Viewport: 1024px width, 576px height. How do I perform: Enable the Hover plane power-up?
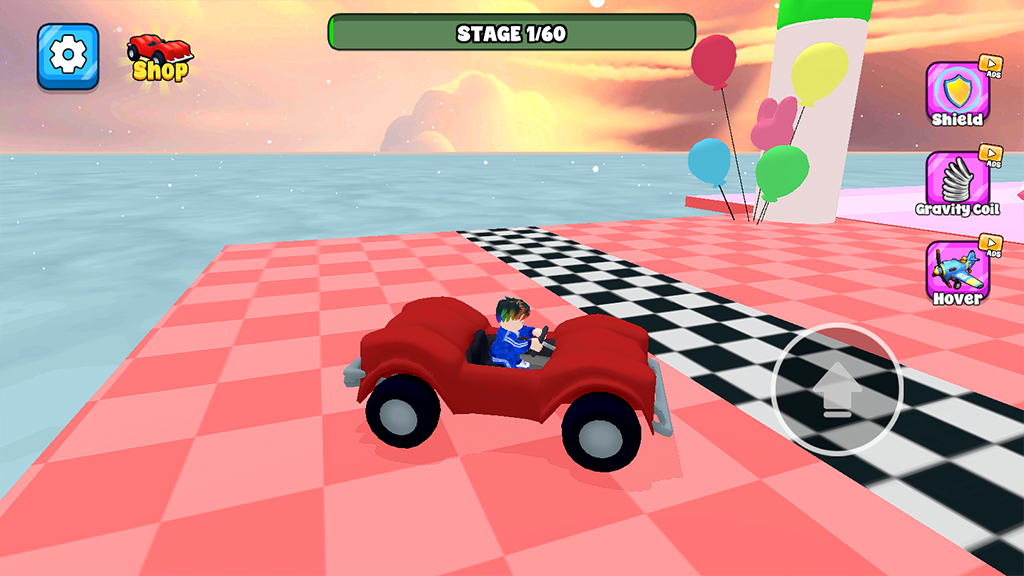(x=957, y=272)
